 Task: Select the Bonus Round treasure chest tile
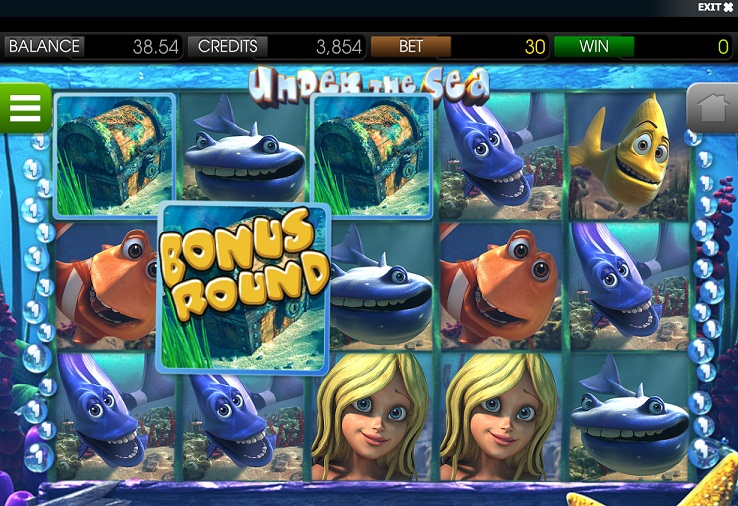244,286
